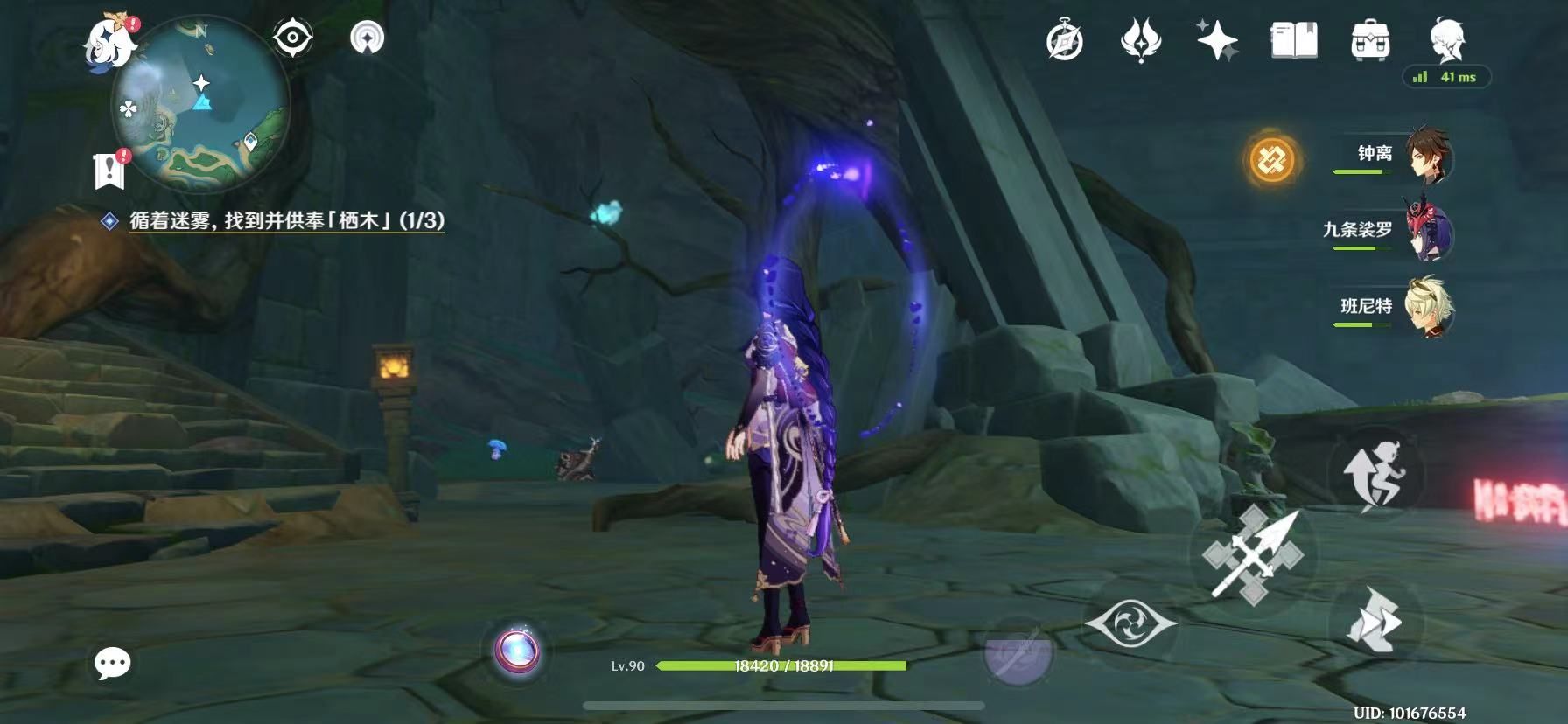
Task: Open the quest navigation icon beside Elemental Sight
Action: (x=367, y=38)
